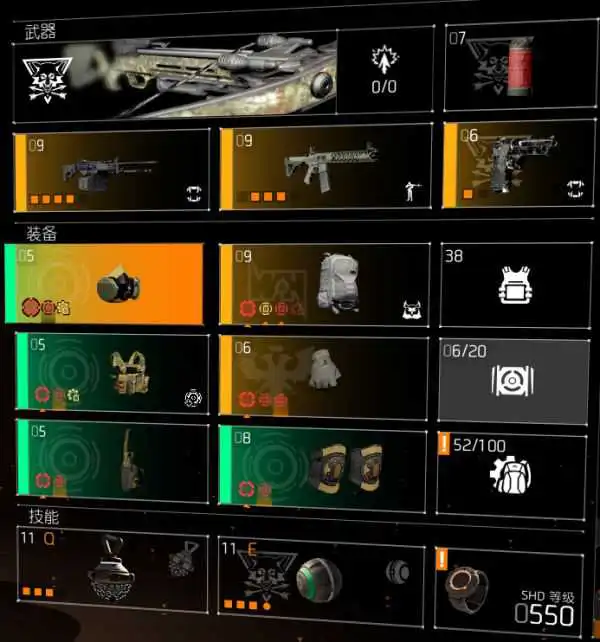The image size is (600, 642).
Task: Select the assault rifle secondary weapon
Action: coord(325,170)
